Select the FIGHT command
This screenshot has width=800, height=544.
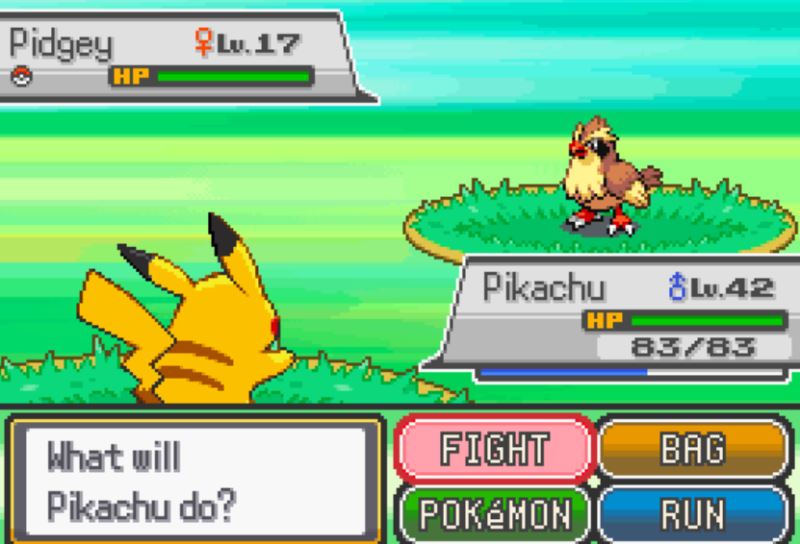tap(494, 448)
